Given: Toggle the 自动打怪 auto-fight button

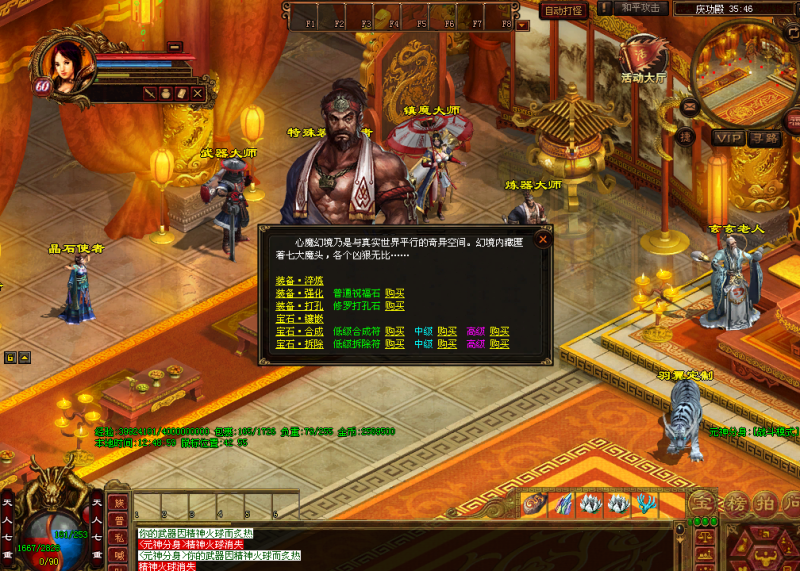Looking at the screenshot, I should click(564, 10).
